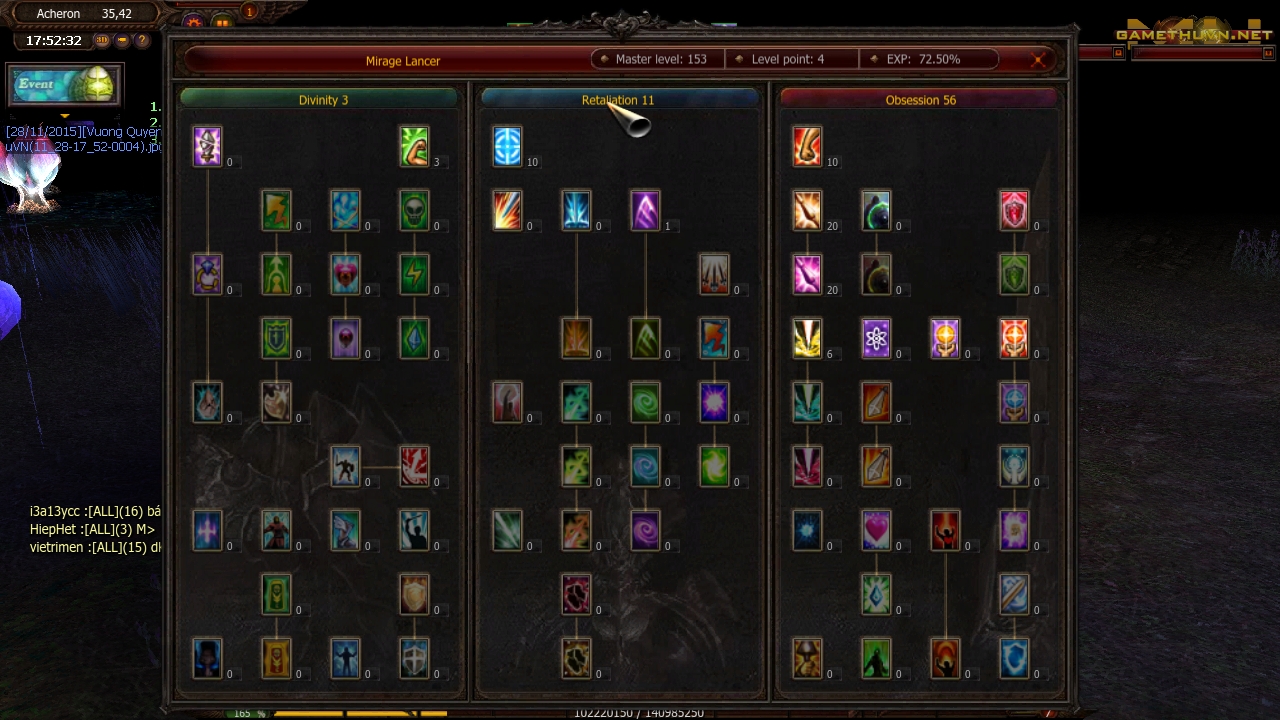Viewport: 1280px width, 720px height.
Task: Select the blue shield skill in Obsession
Action: coord(1014,658)
